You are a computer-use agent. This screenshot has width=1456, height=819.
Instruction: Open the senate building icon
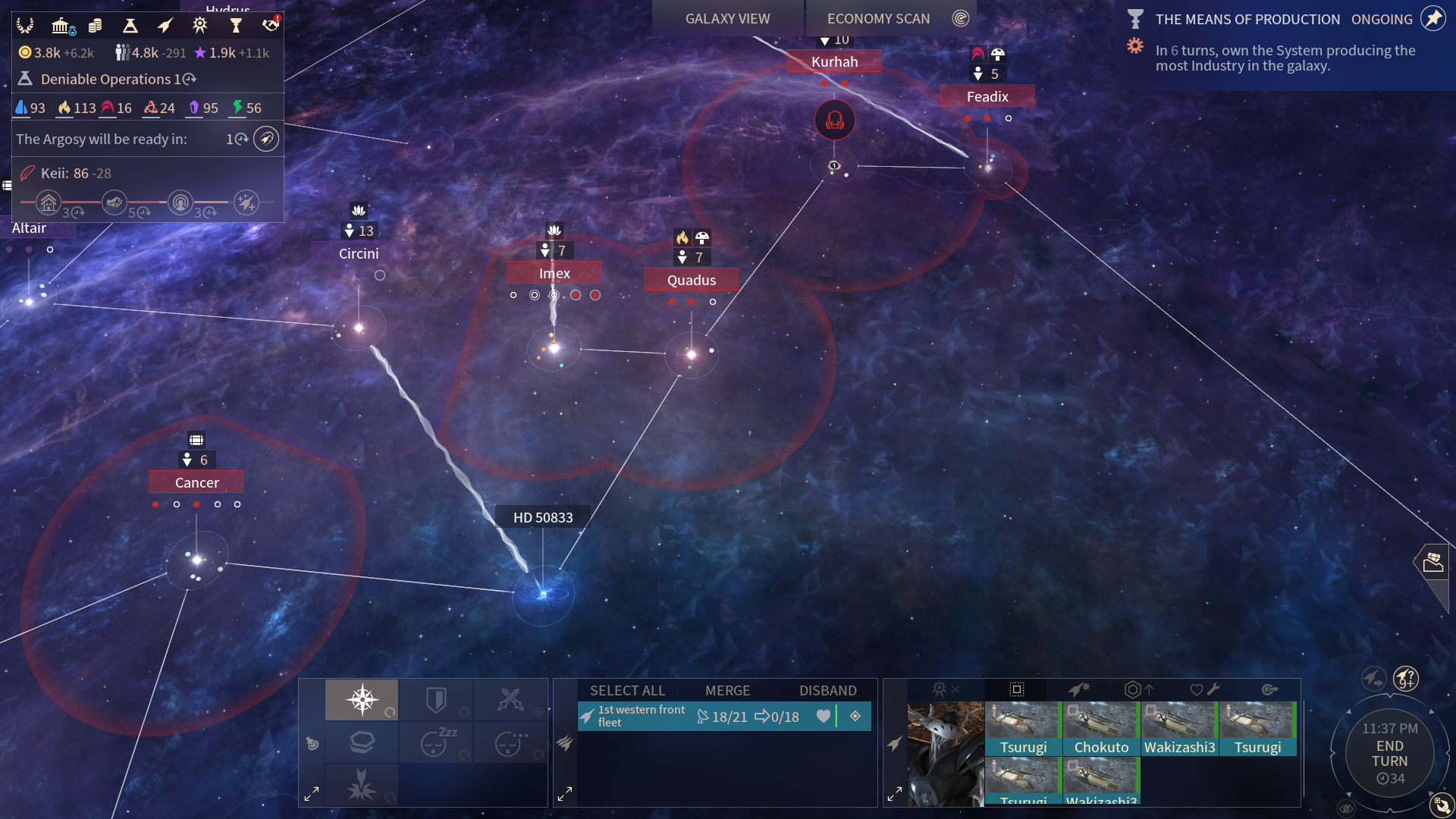click(61, 26)
